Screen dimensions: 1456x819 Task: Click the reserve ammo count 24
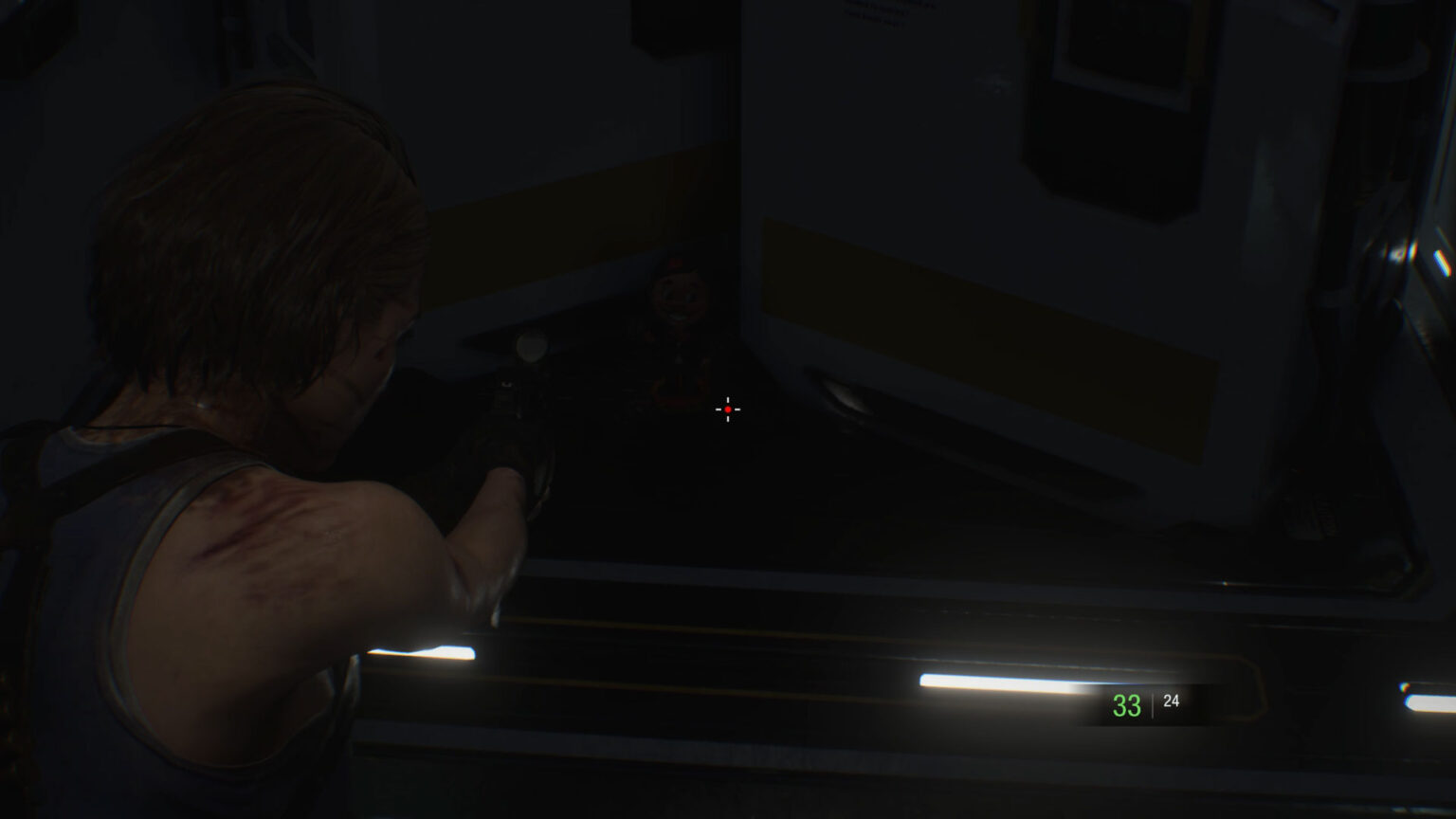click(1172, 702)
